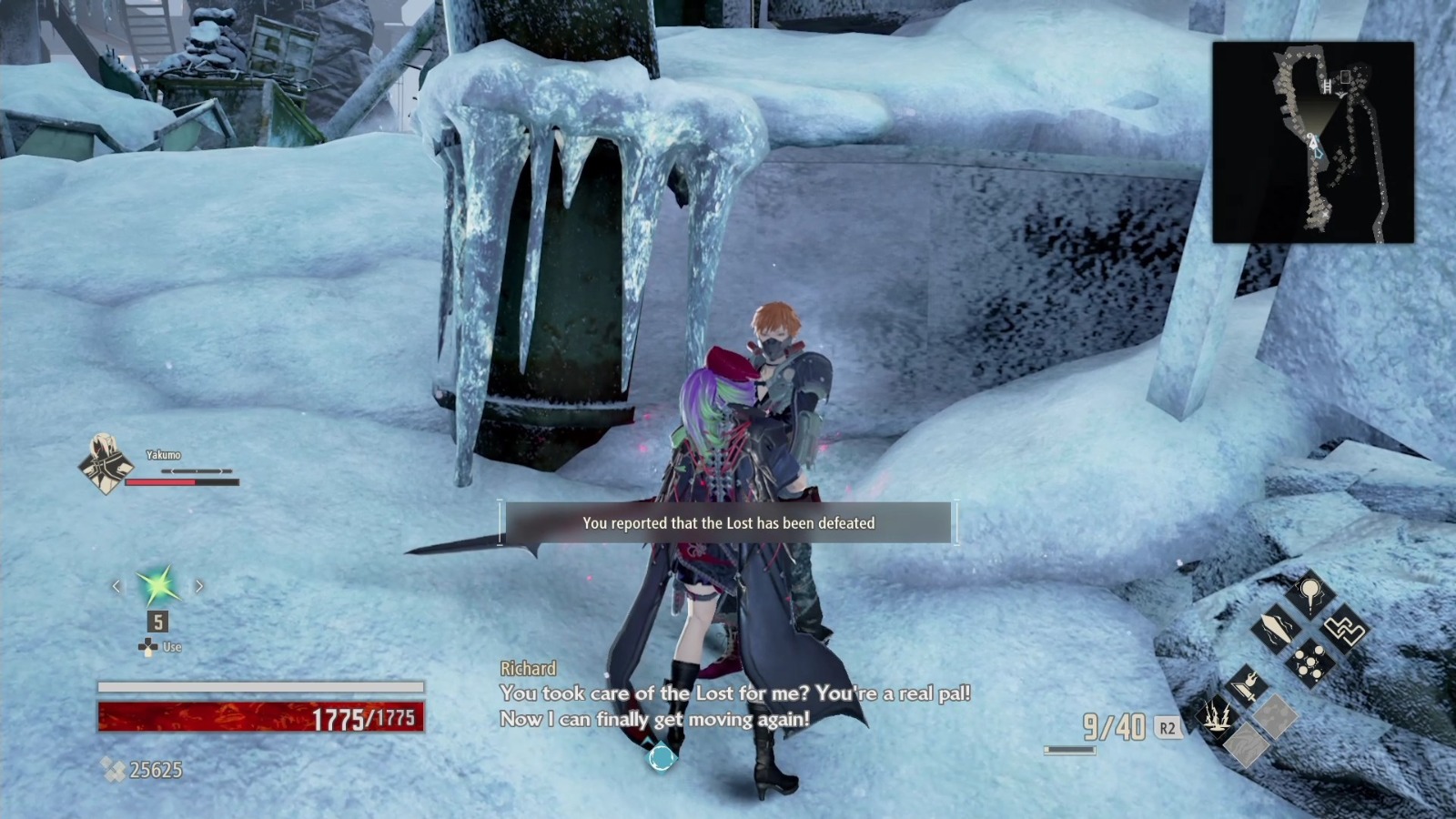This screenshot has height=819, width=1456.
Task: Click the R2 button prompt
Action: point(1168,727)
